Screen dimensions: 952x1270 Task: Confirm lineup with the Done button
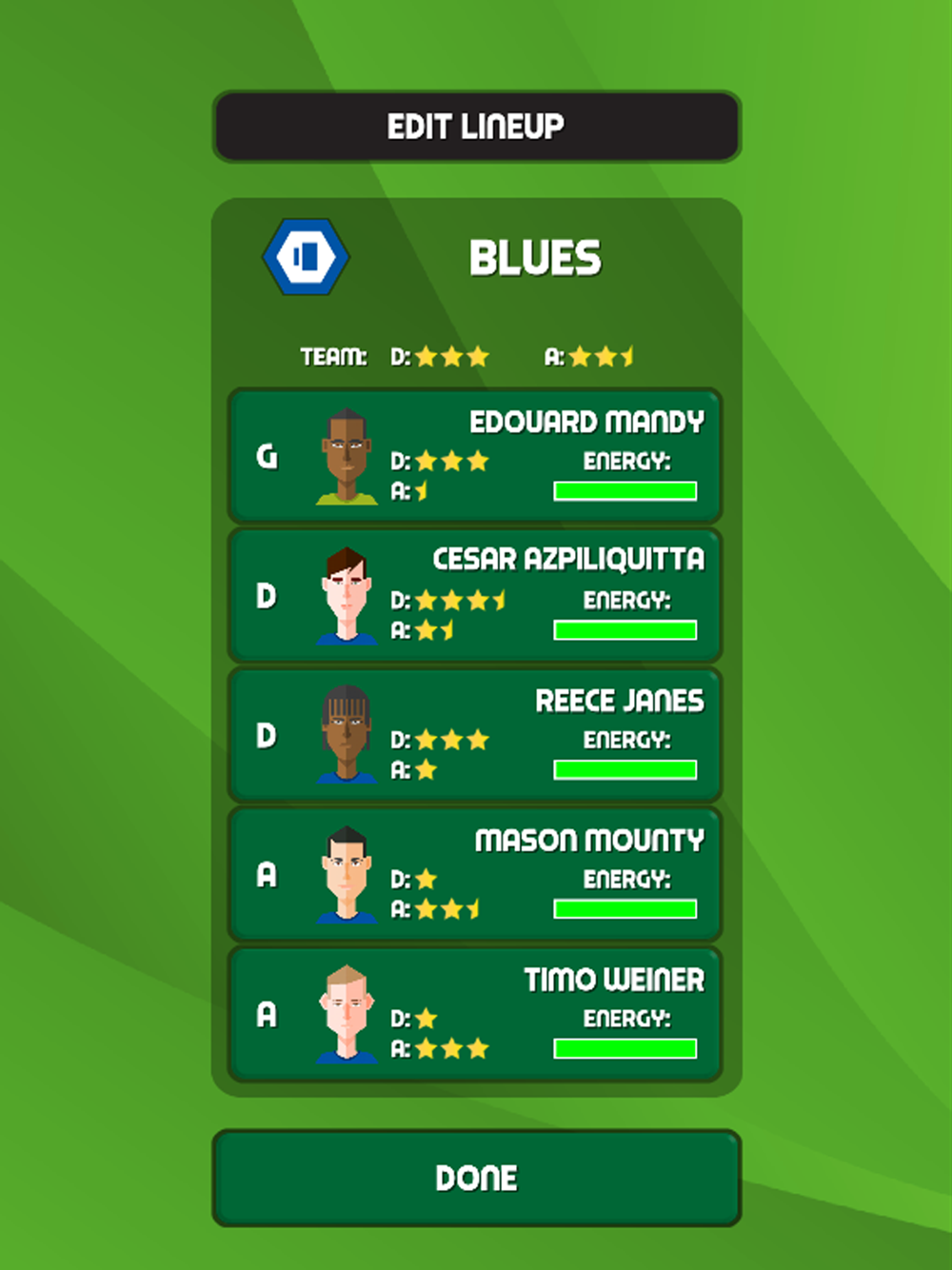[476, 1178]
